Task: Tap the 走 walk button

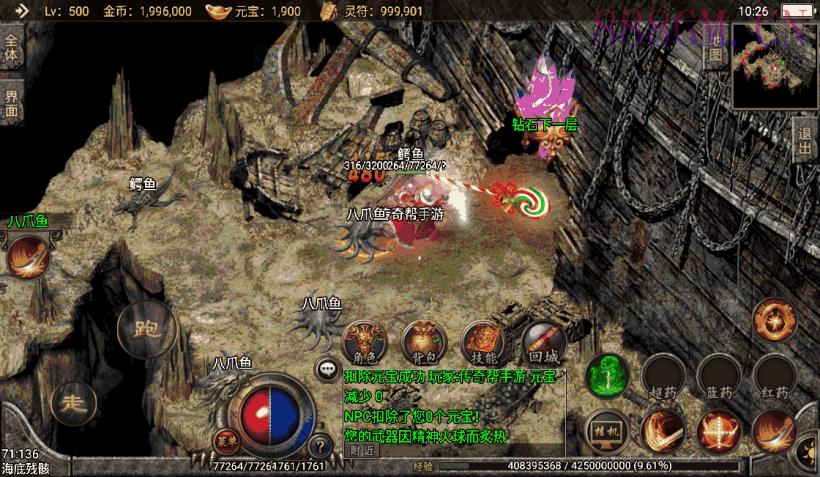Action: [73, 402]
